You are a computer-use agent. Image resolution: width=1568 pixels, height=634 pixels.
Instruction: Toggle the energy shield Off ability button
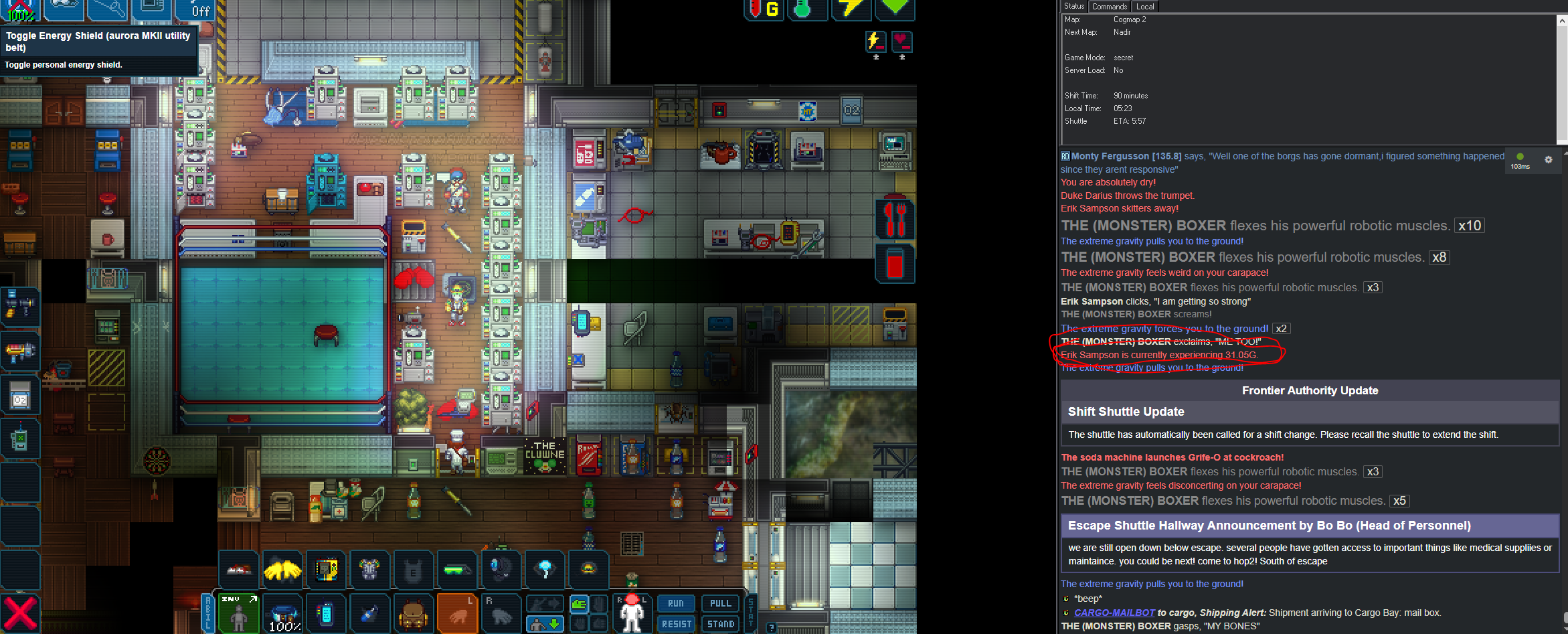195,9
